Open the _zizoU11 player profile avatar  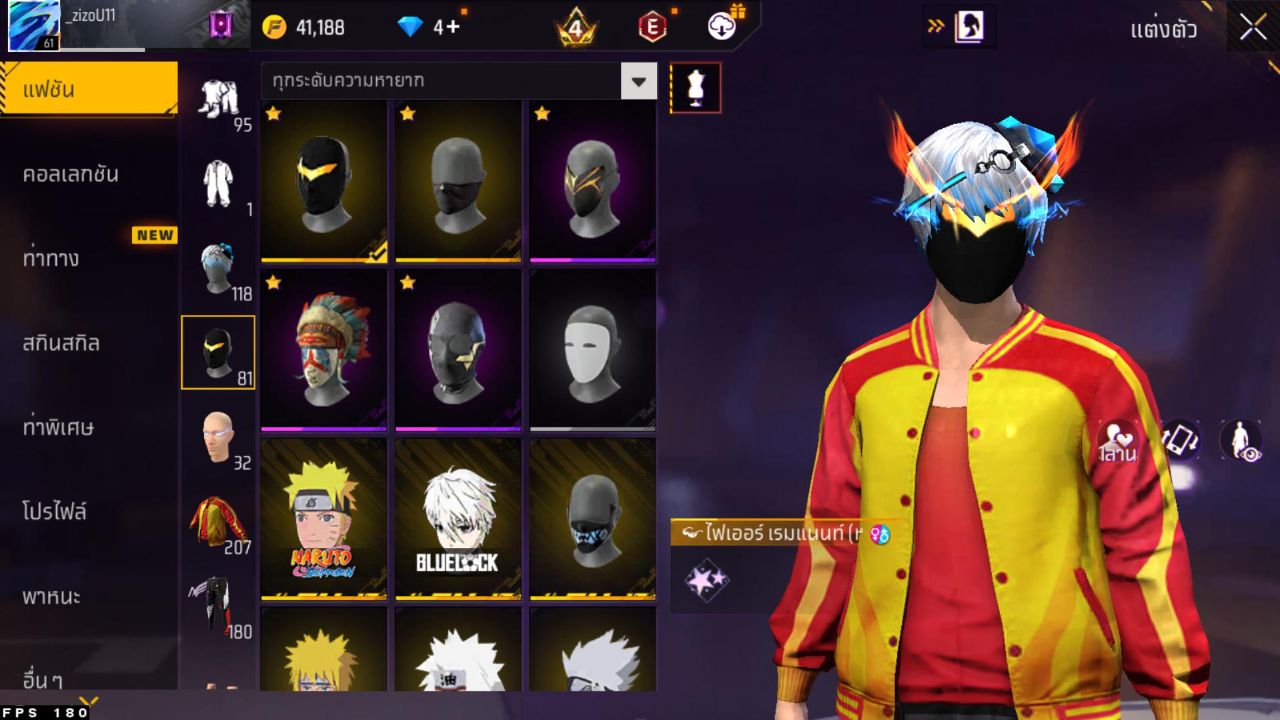[x=34, y=26]
